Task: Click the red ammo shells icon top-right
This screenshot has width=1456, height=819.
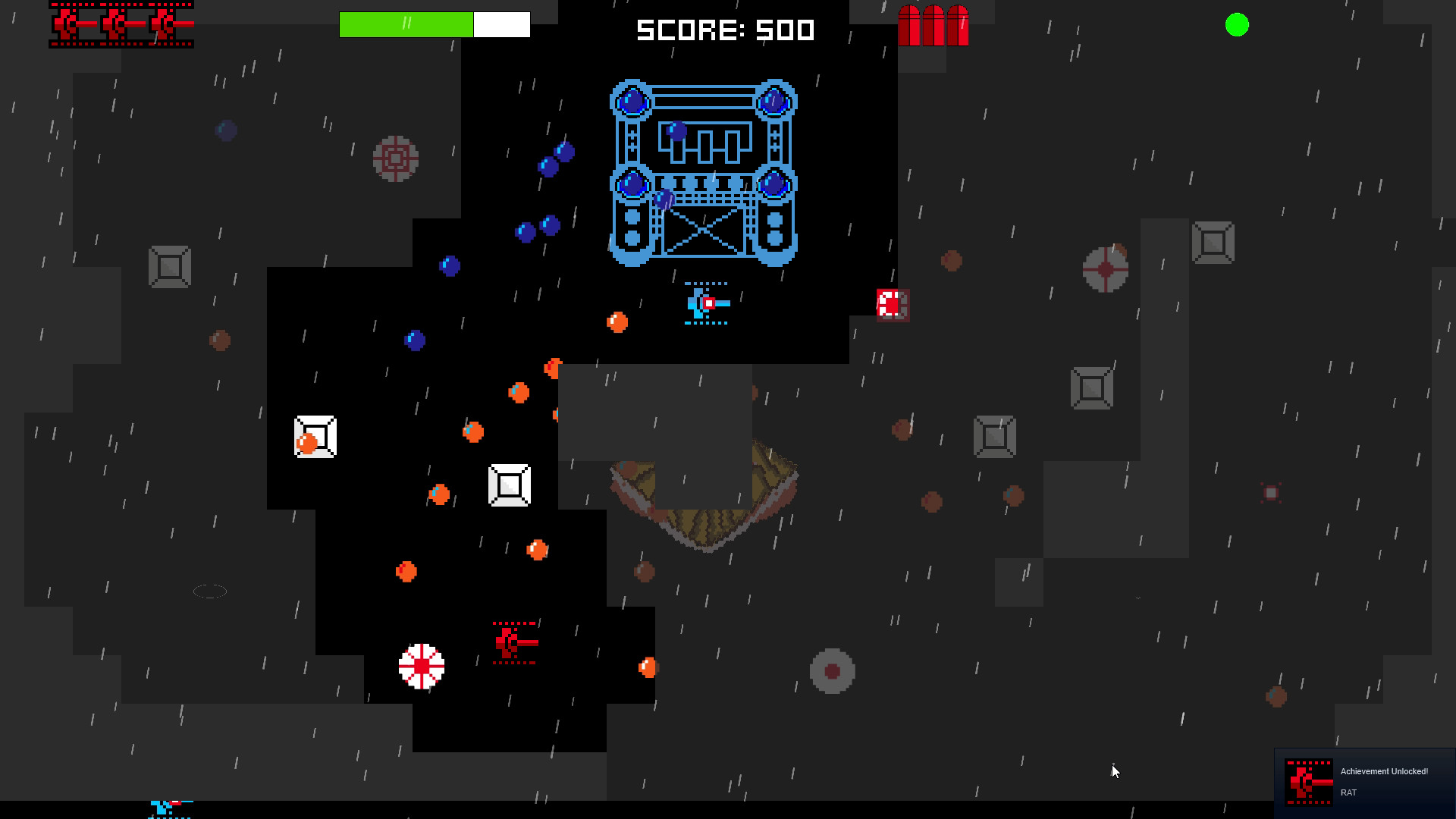Action: (934, 25)
